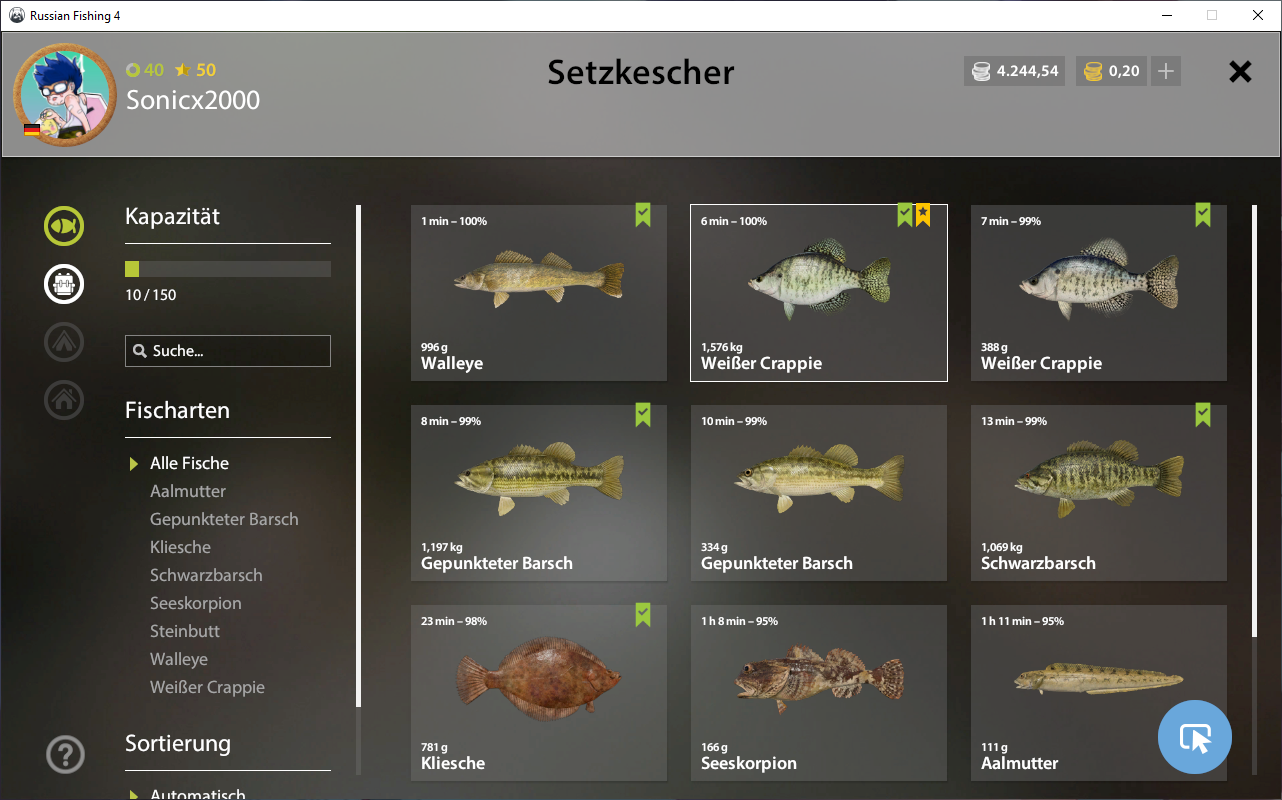Open the question mark help button

[65, 754]
